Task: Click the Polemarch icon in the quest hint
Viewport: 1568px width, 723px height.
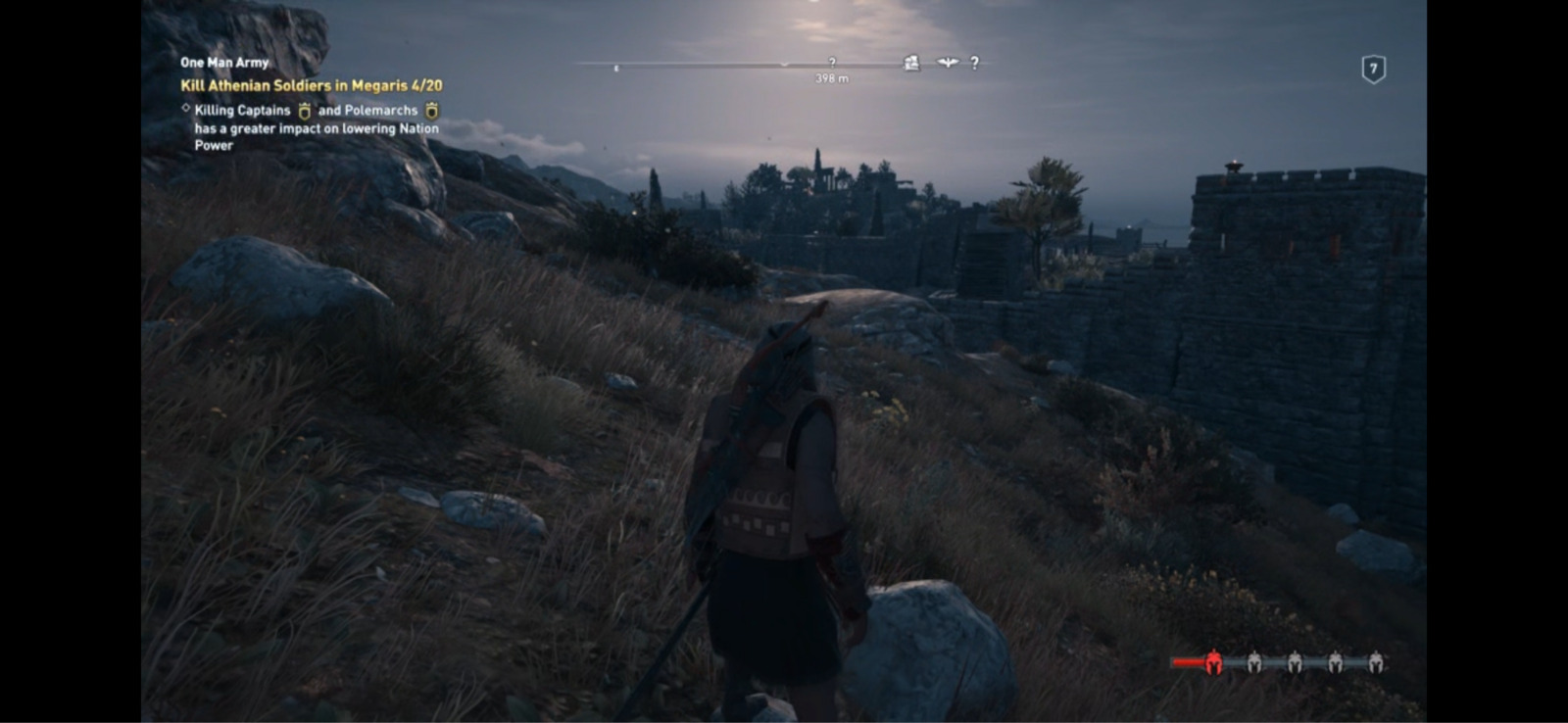Action: 431,111
